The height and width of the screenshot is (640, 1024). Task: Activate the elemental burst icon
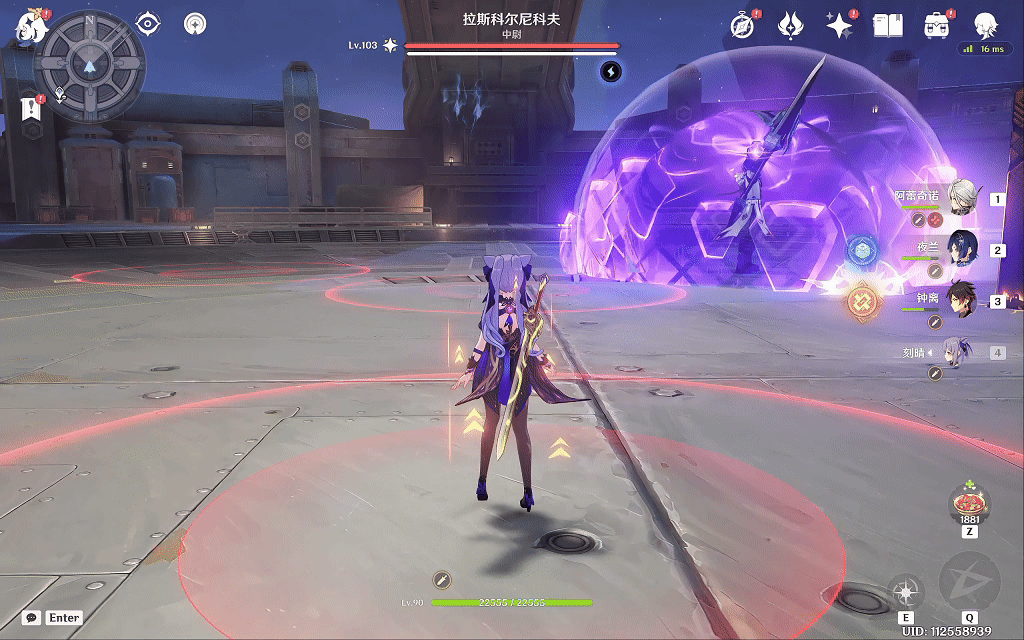click(x=969, y=583)
